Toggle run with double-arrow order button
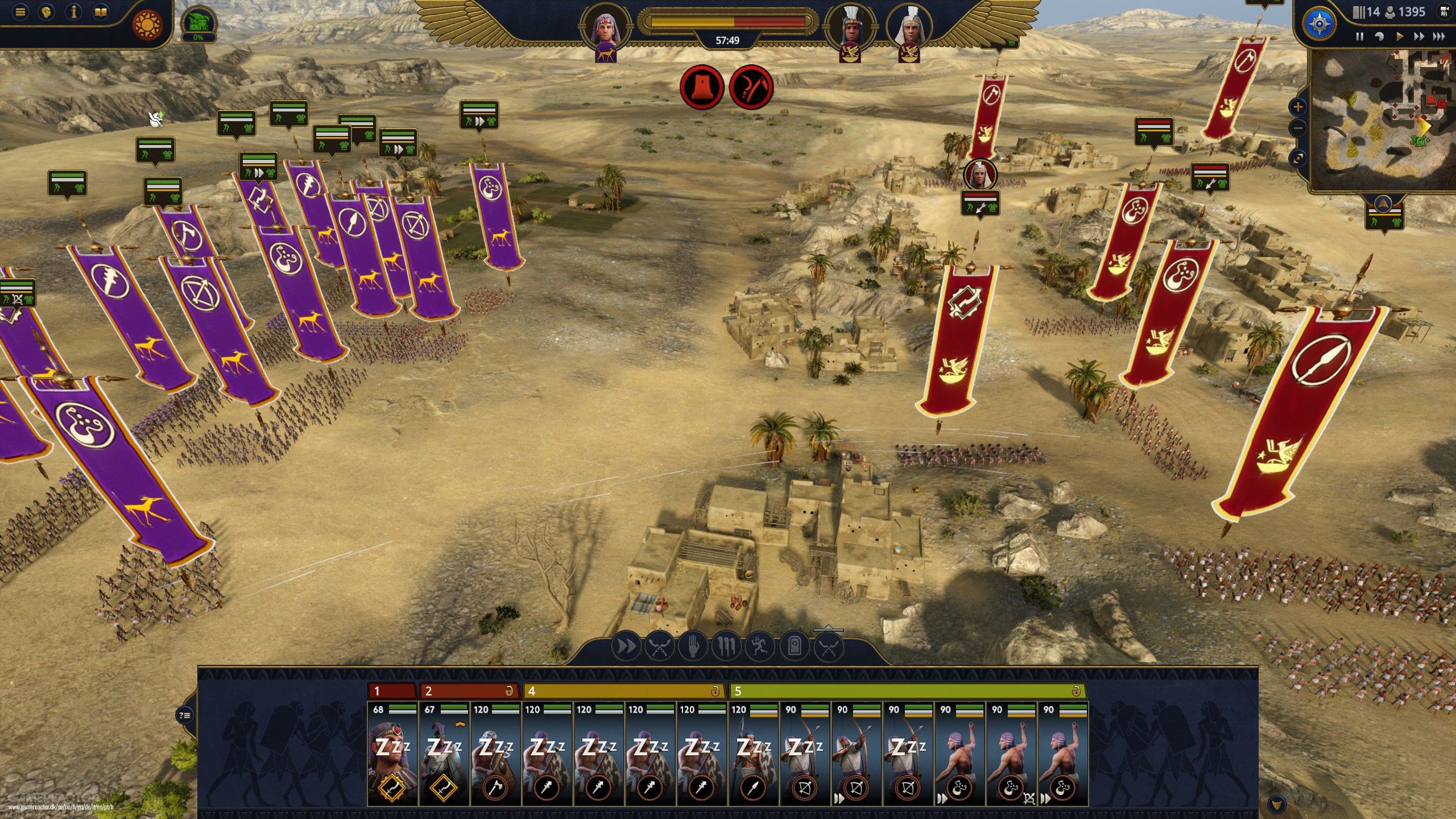The height and width of the screenshot is (819, 1456). (626, 647)
